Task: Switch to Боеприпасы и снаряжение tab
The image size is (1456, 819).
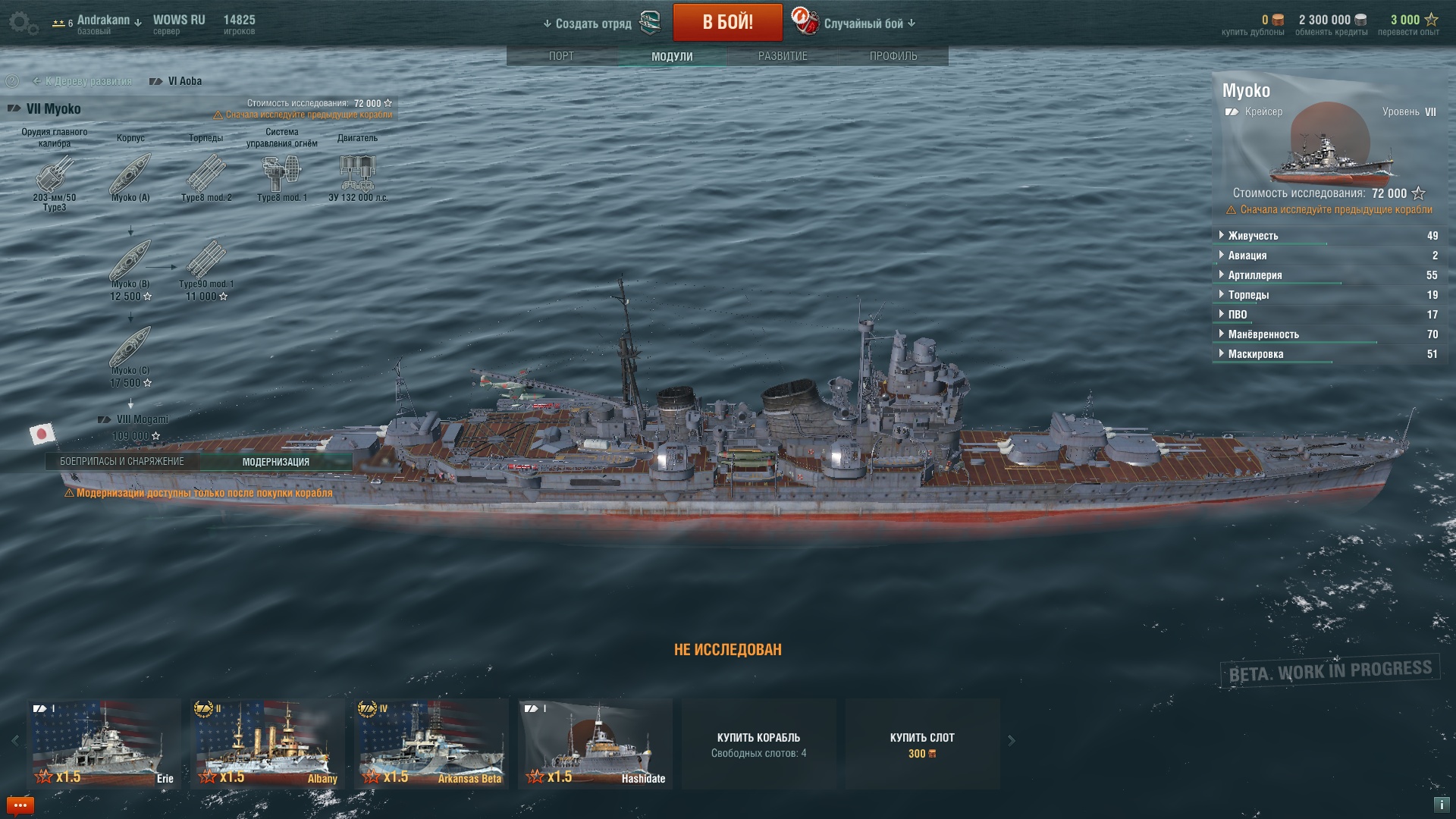Action: (122, 461)
